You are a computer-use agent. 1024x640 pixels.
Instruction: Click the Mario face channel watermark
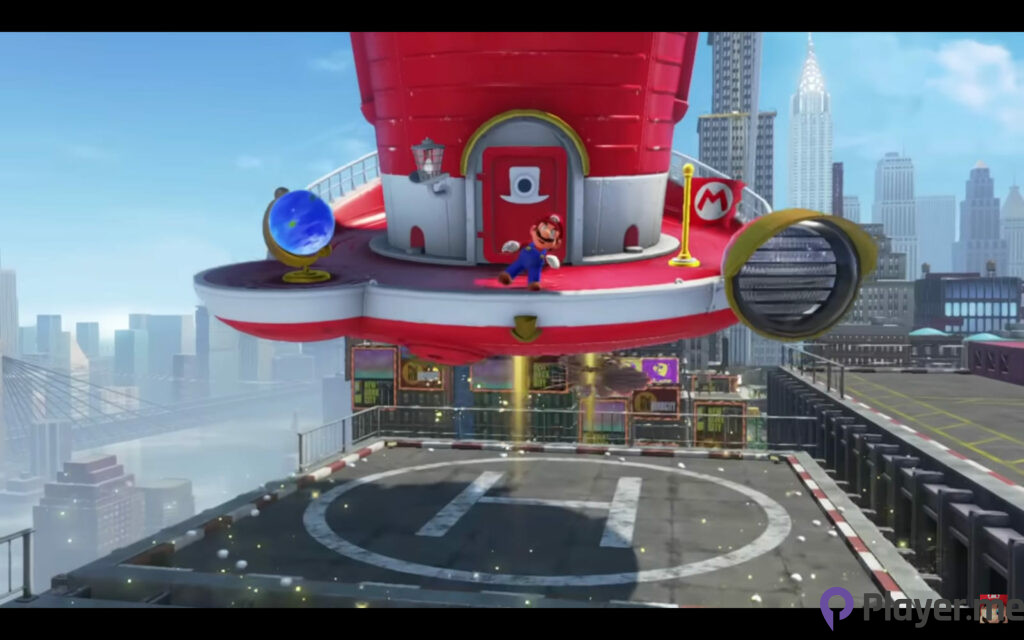coord(993,607)
